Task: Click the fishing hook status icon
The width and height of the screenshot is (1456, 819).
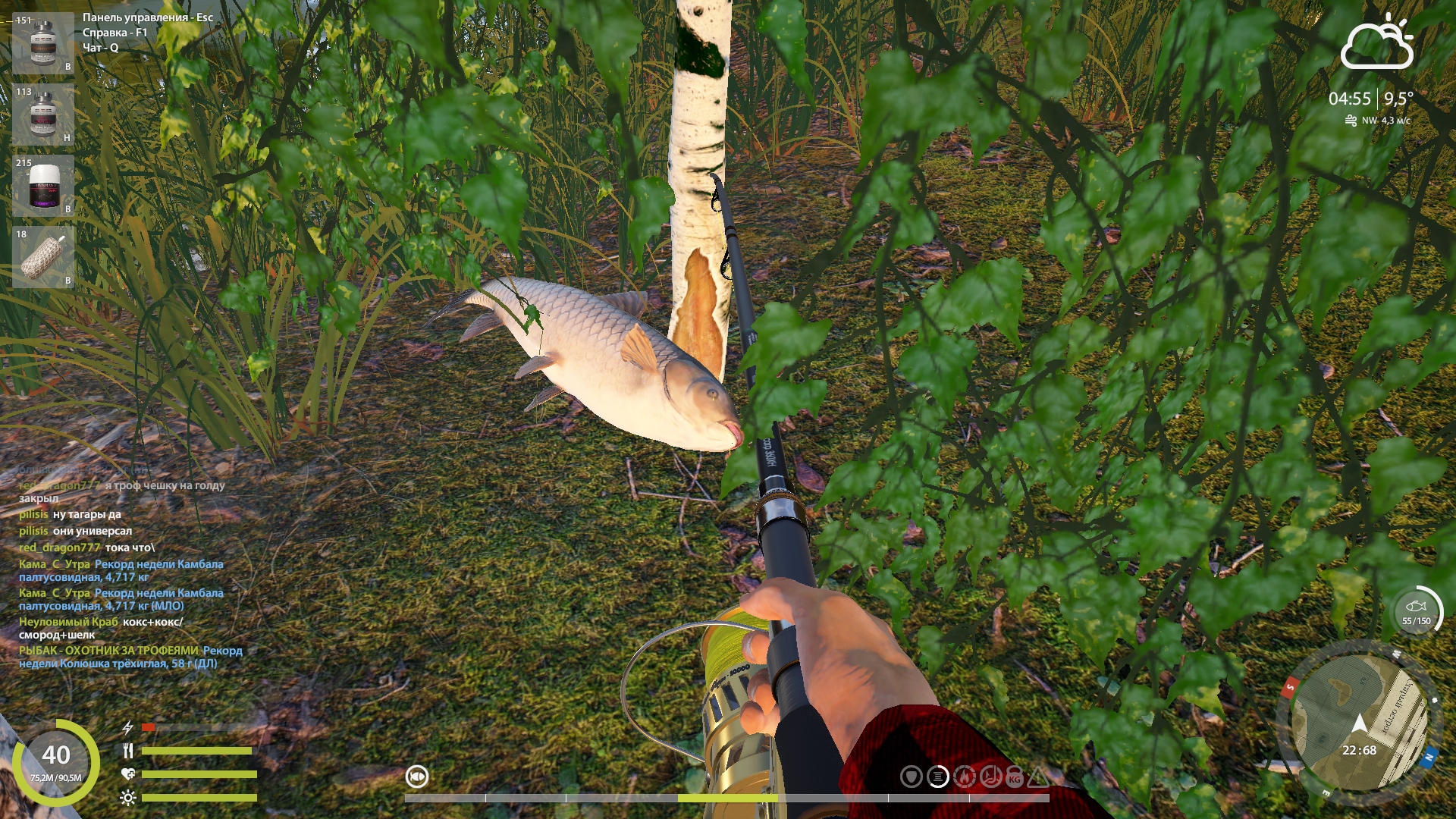Action: click(x=990, y=777)
